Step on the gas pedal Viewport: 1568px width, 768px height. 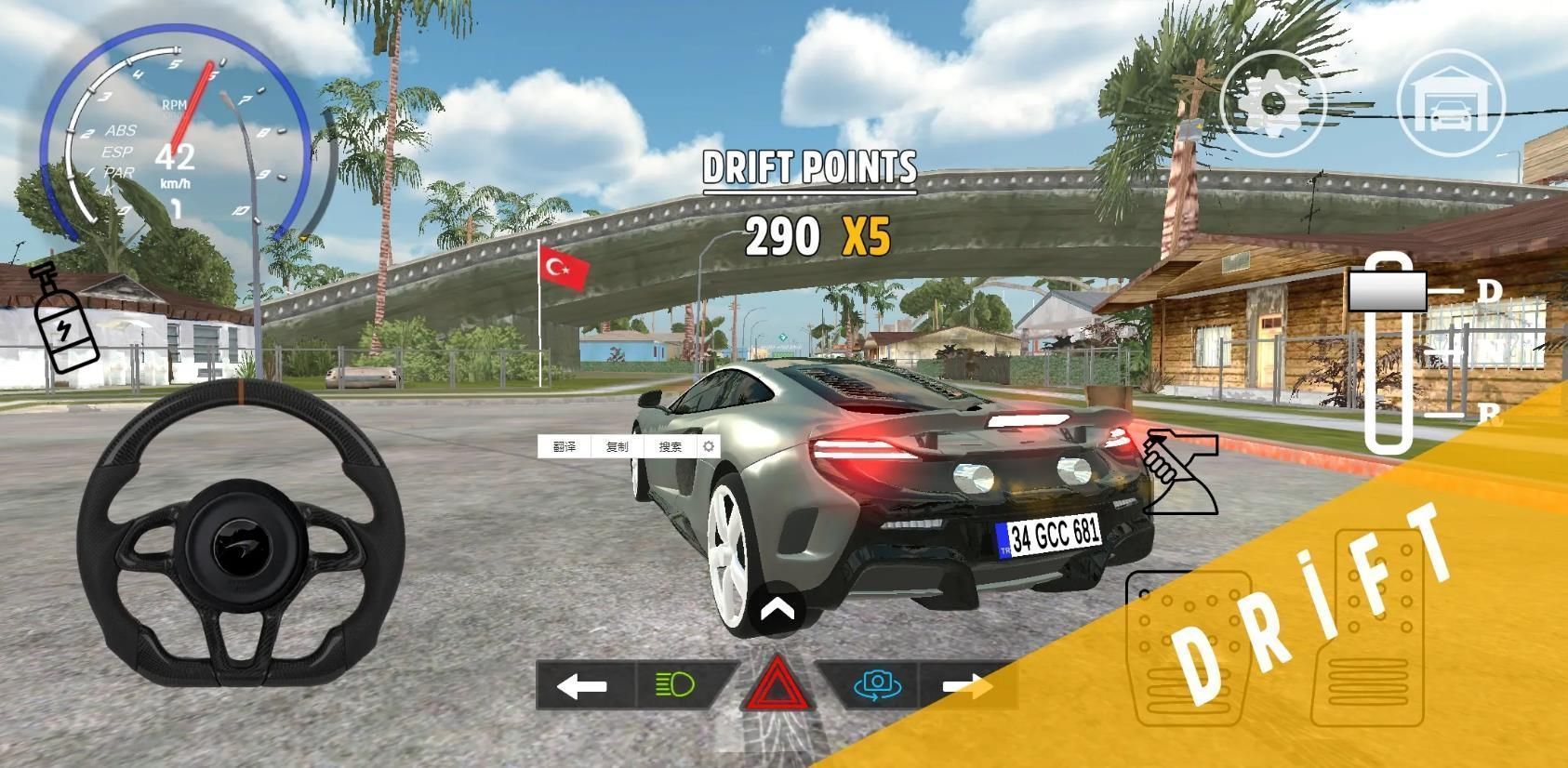pyautogui.click(x=1367, y=629)
